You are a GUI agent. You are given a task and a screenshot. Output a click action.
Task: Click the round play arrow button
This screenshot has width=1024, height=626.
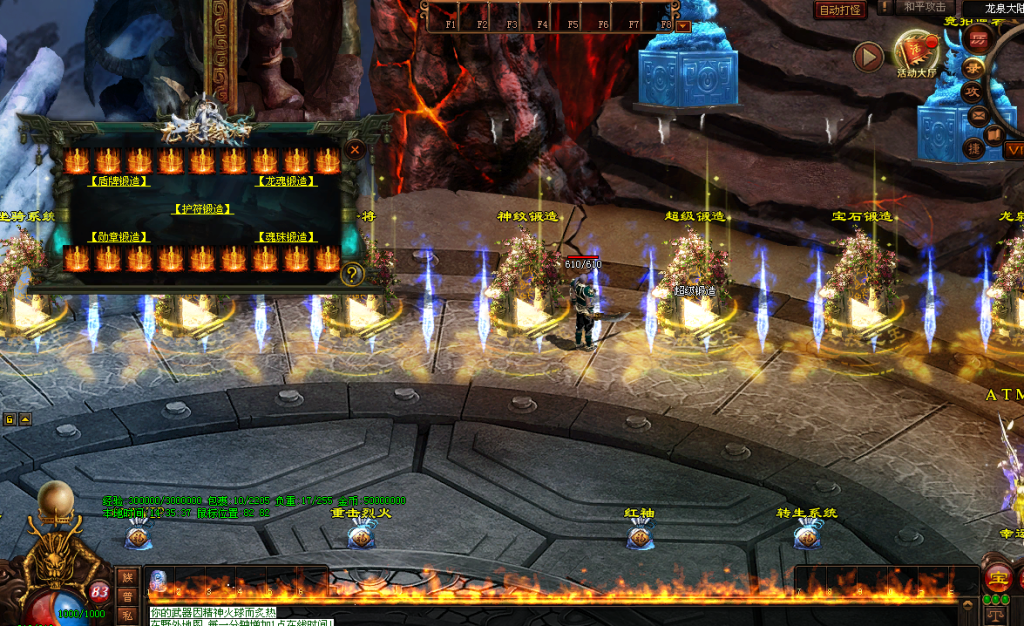[868, 56]
